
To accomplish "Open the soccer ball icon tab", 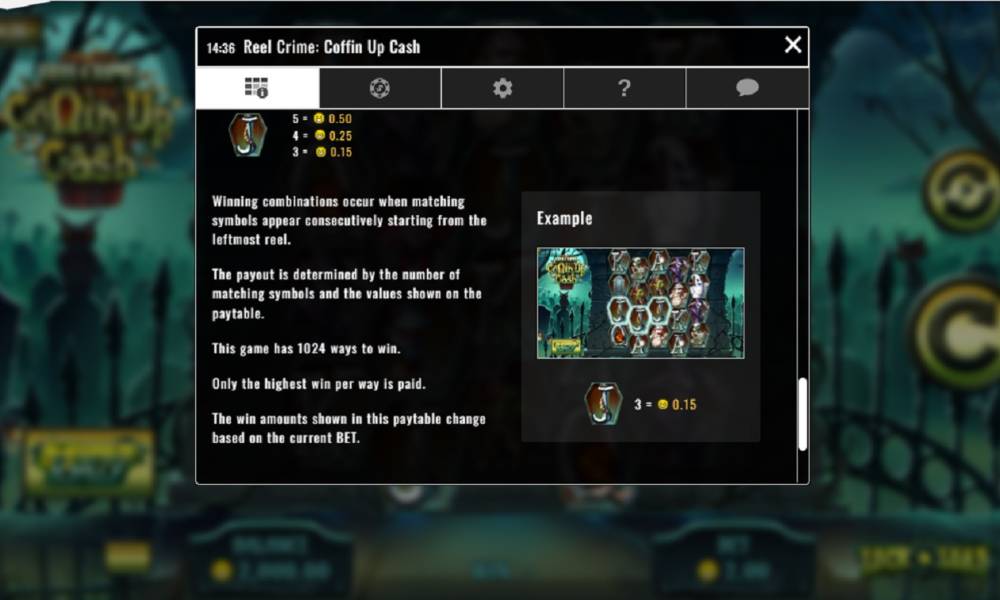I will click(x=380, y=88).
